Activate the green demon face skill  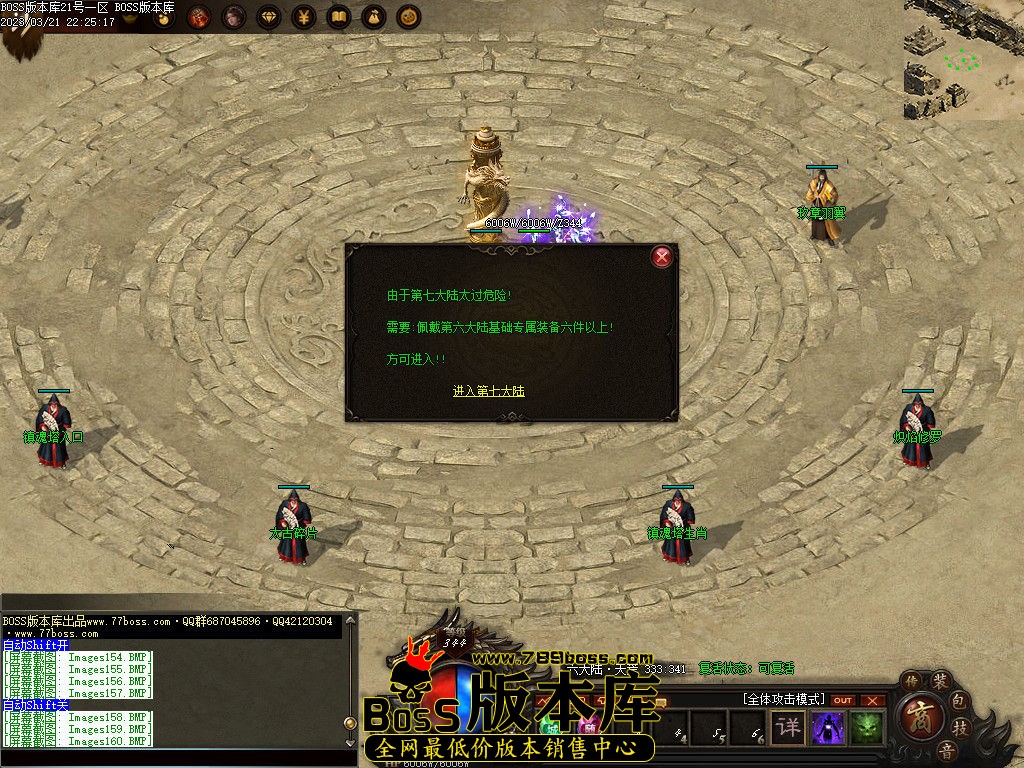point(865,727)
